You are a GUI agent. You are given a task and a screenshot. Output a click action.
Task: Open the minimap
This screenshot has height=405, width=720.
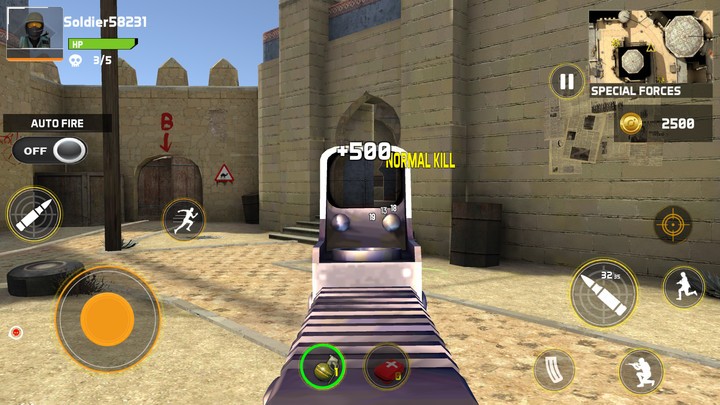tap(645, 46)
